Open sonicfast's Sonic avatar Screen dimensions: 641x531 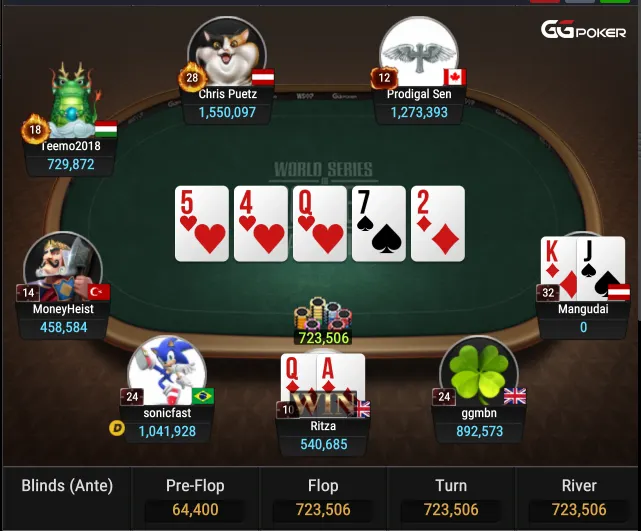pos(166,370)
